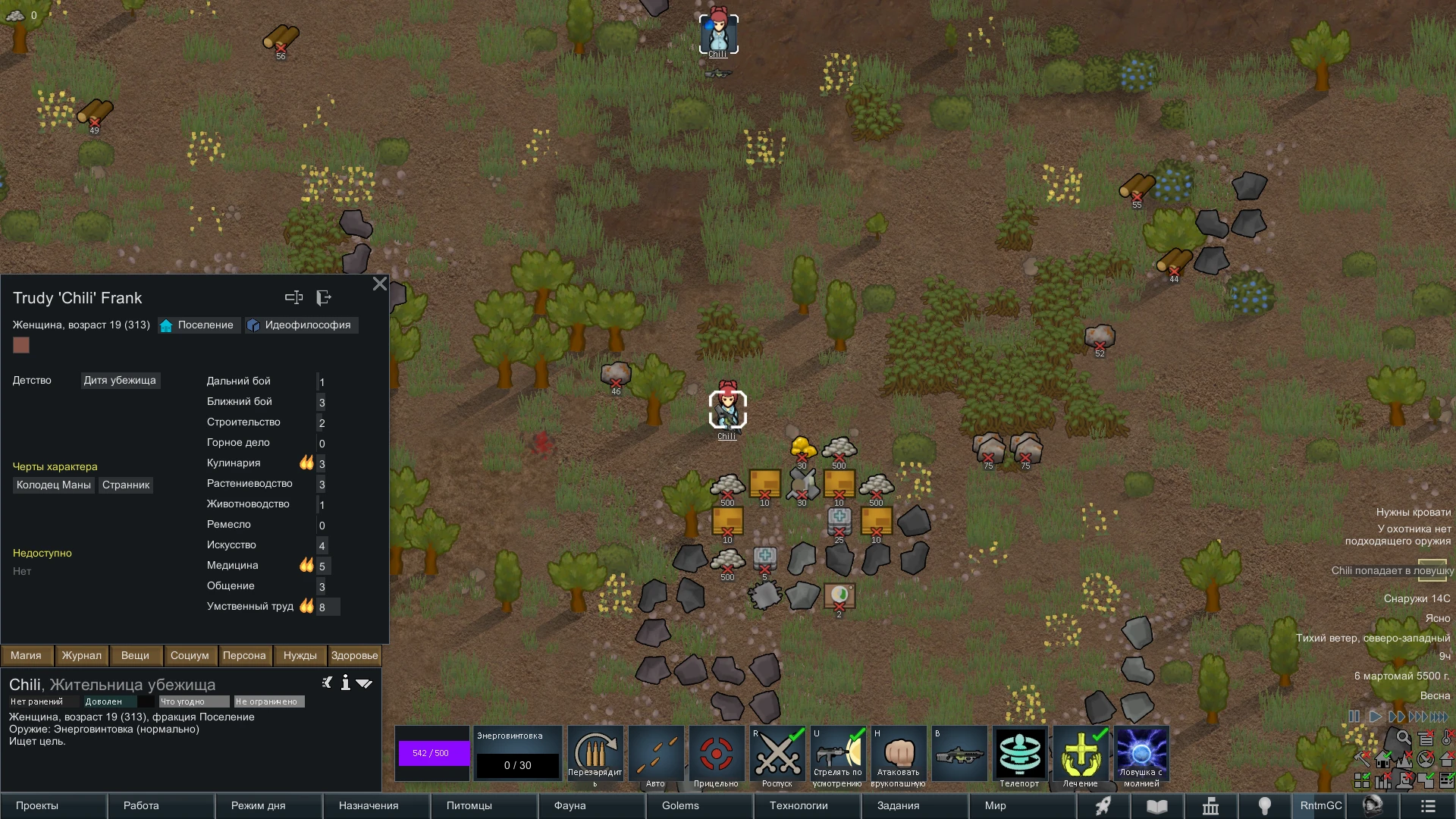Screen dimensions: 1456x819
Task: Switch to the Здоровье tab
Action: [353, 655]
